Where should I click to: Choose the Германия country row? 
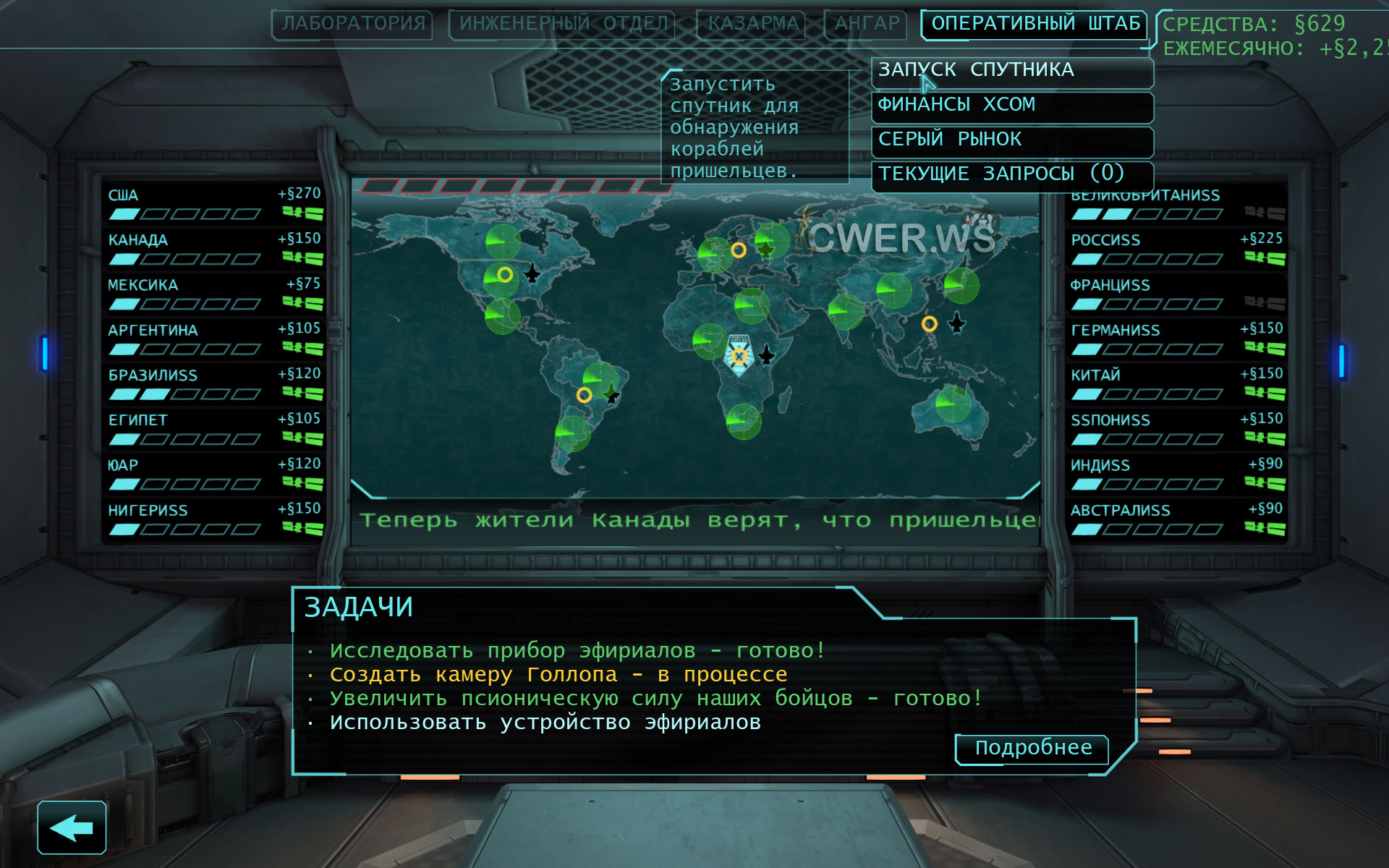tap(1176, 339)
